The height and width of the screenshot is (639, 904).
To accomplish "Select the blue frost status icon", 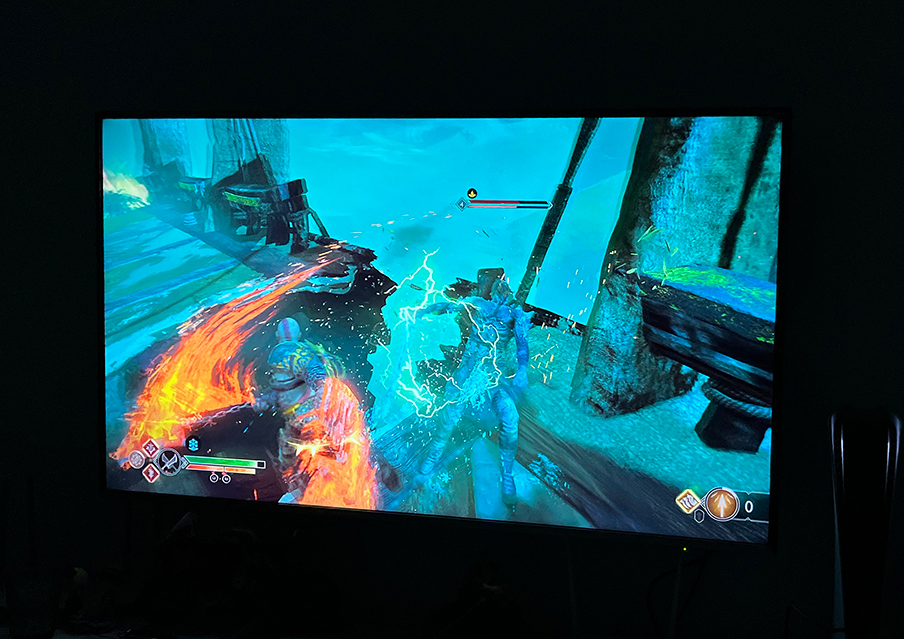I will click(192, 444).
